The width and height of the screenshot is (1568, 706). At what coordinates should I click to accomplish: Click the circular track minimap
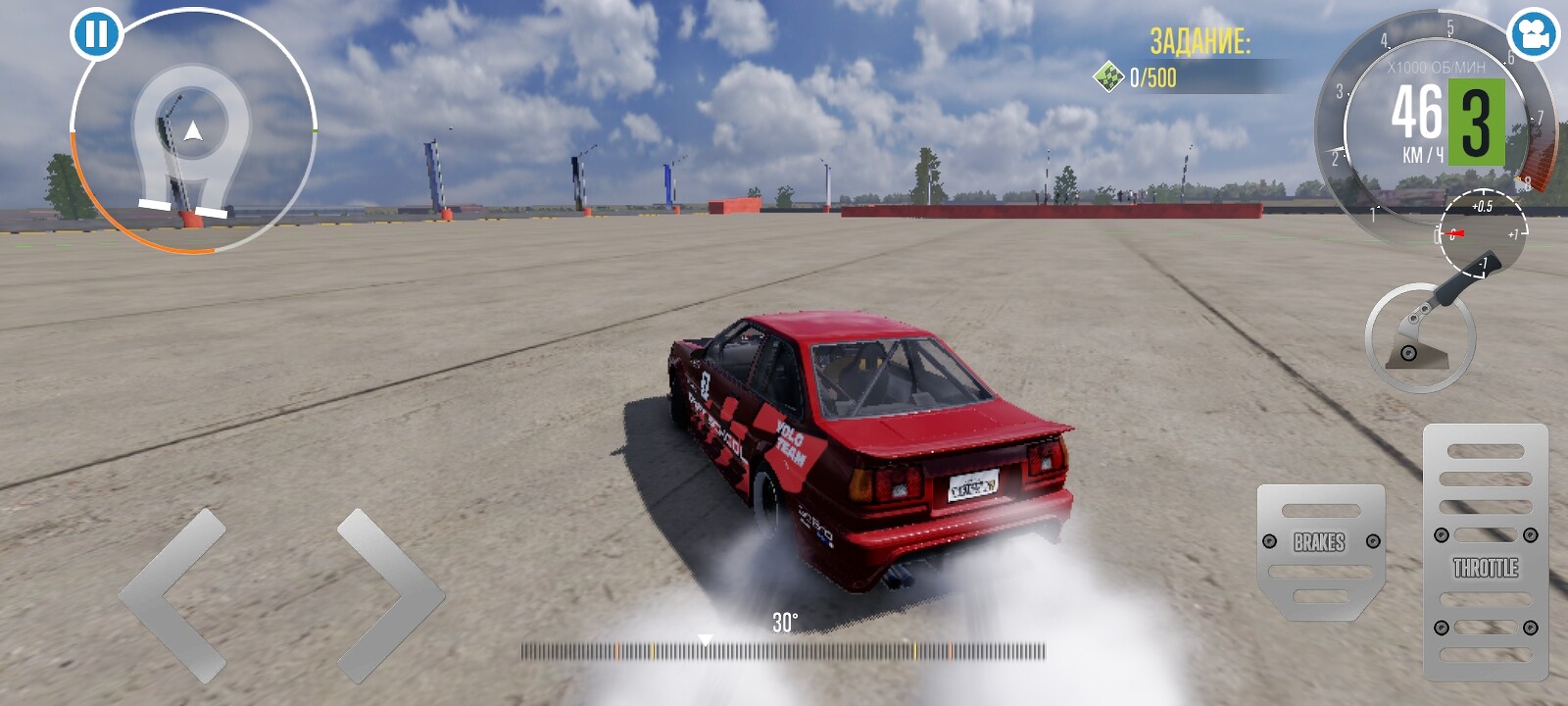pos(193,132)
